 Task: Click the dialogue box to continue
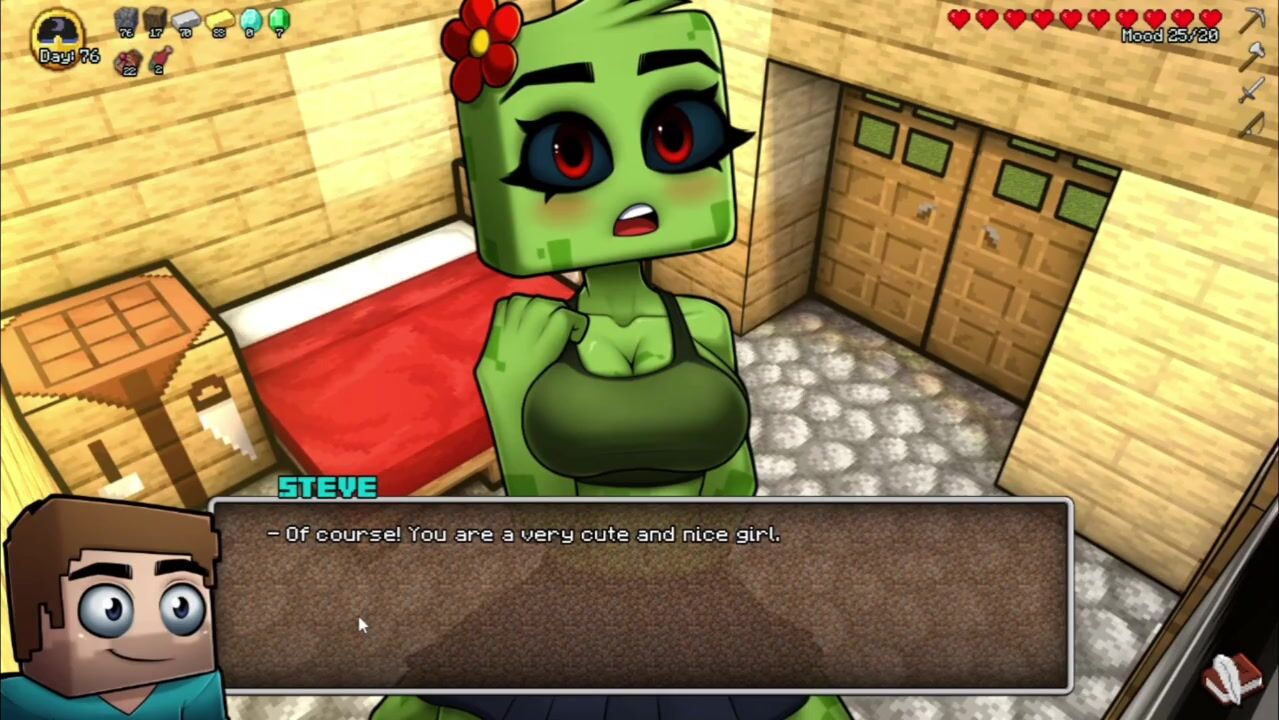point(640,595)
